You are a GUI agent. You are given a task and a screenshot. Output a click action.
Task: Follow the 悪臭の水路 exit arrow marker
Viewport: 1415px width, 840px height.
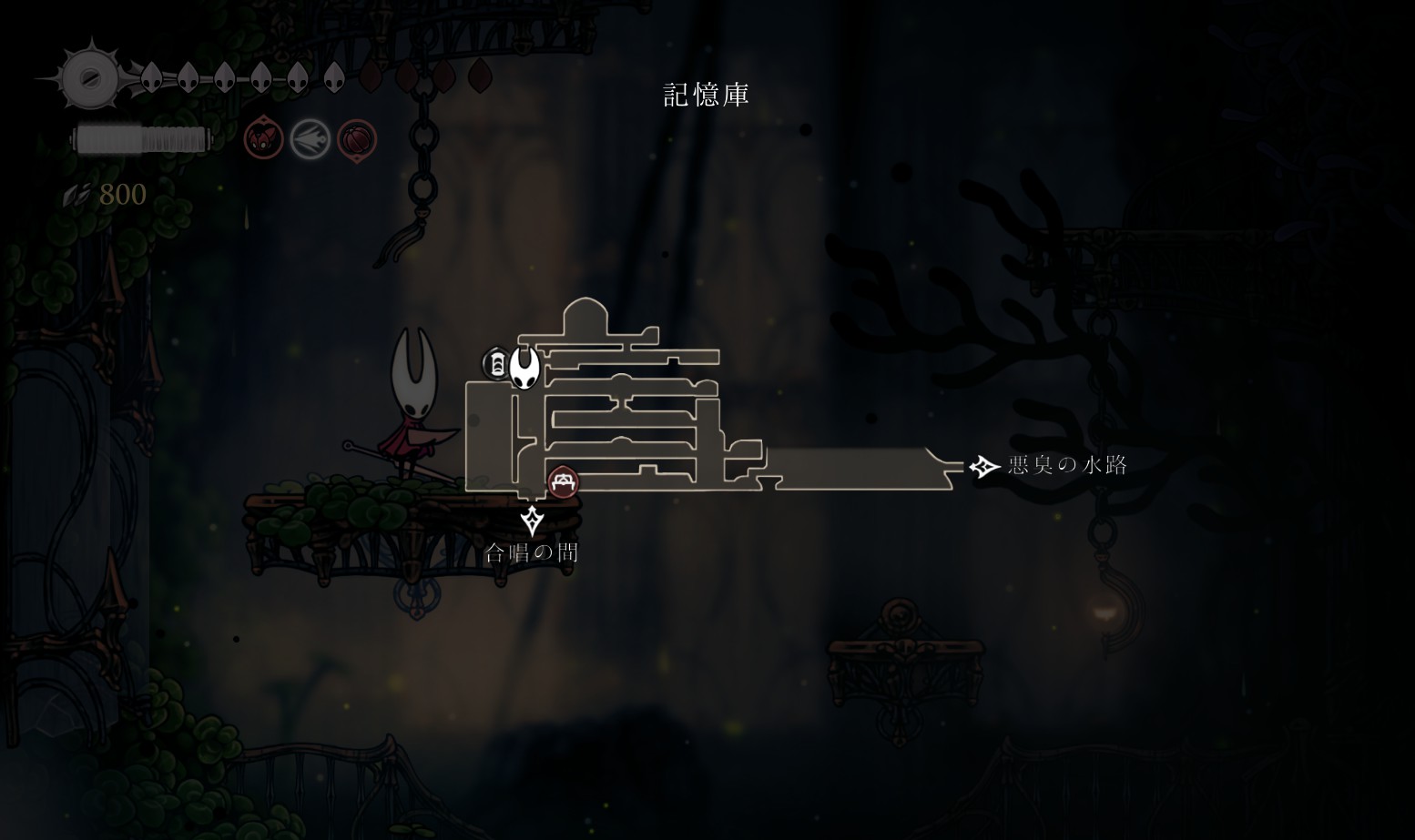[983, 467]
